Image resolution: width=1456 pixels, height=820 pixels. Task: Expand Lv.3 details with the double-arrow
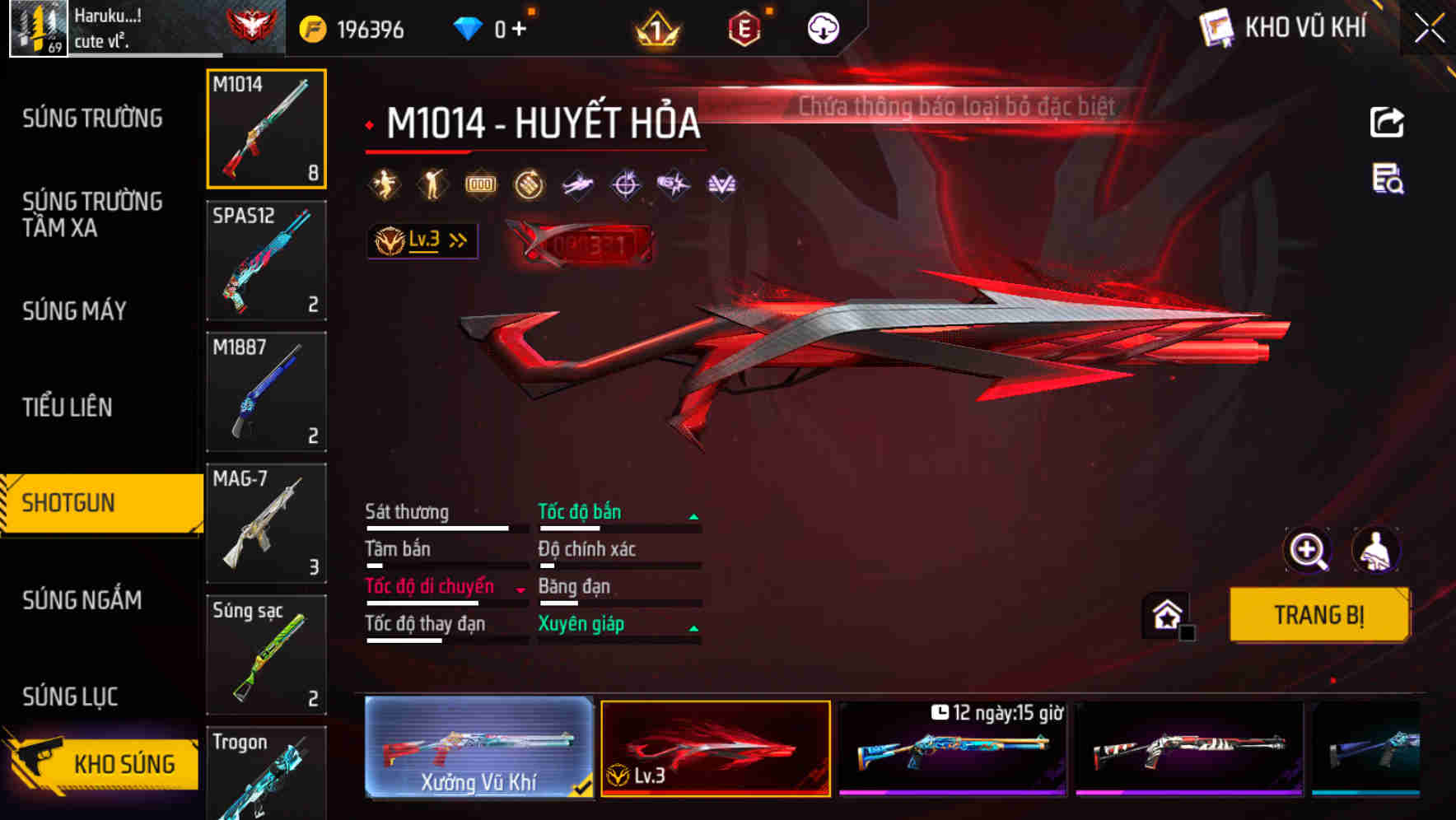pyautogui.click(x=456, y=240)
